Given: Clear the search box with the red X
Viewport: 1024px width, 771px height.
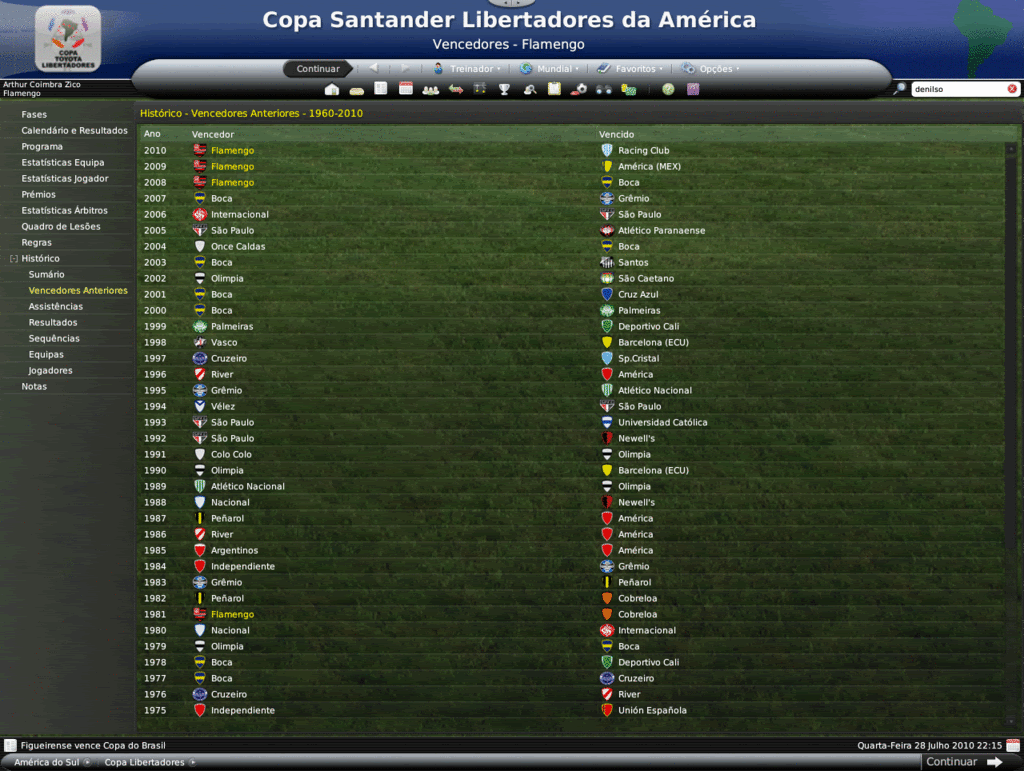Looking at the screenshot, I should click(1012, 89).
